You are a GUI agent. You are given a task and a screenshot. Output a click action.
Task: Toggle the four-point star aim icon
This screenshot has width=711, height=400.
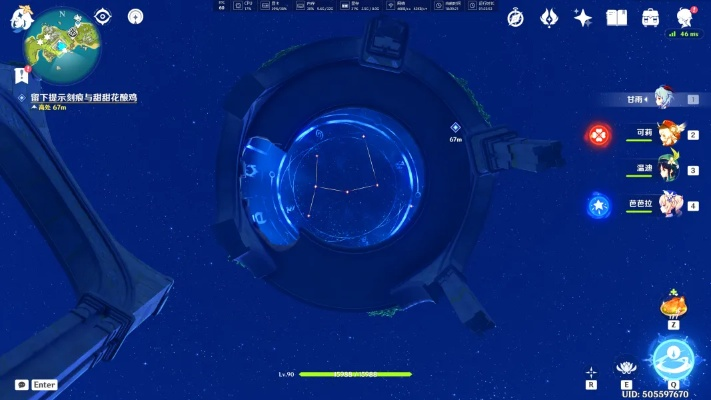pos(592,372)
